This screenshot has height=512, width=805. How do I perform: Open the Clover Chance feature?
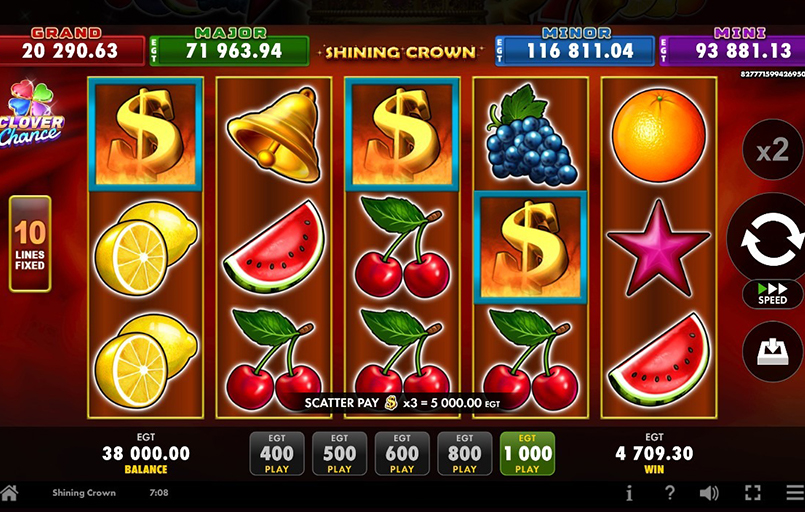pyautogui.click(x=33, y=113)
